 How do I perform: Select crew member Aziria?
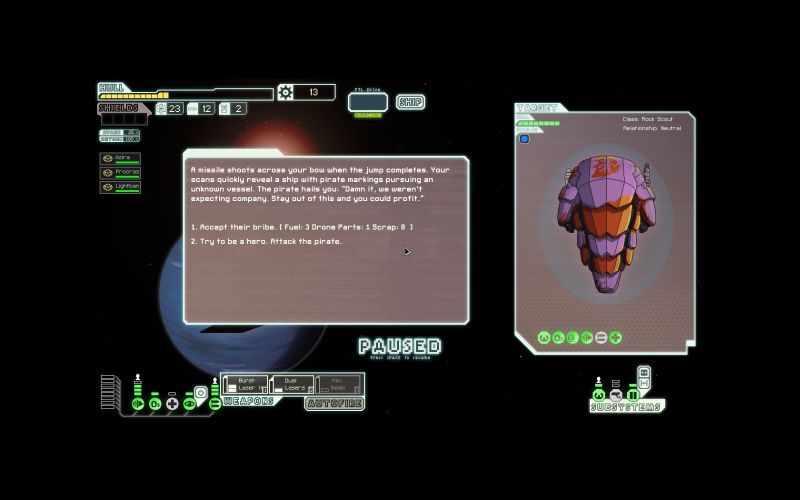120,159
